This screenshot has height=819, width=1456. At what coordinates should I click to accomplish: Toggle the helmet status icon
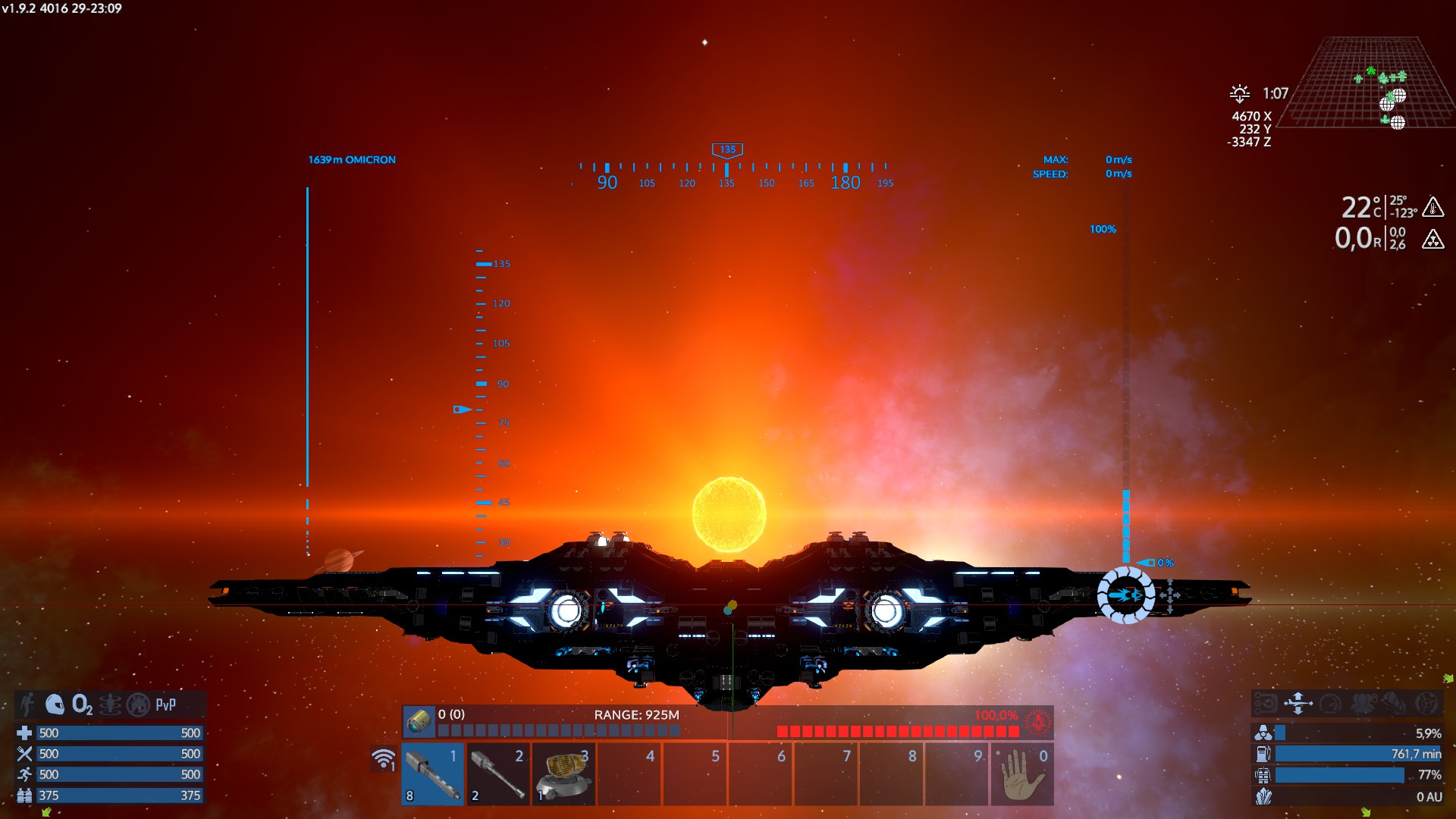pos(55,704)
